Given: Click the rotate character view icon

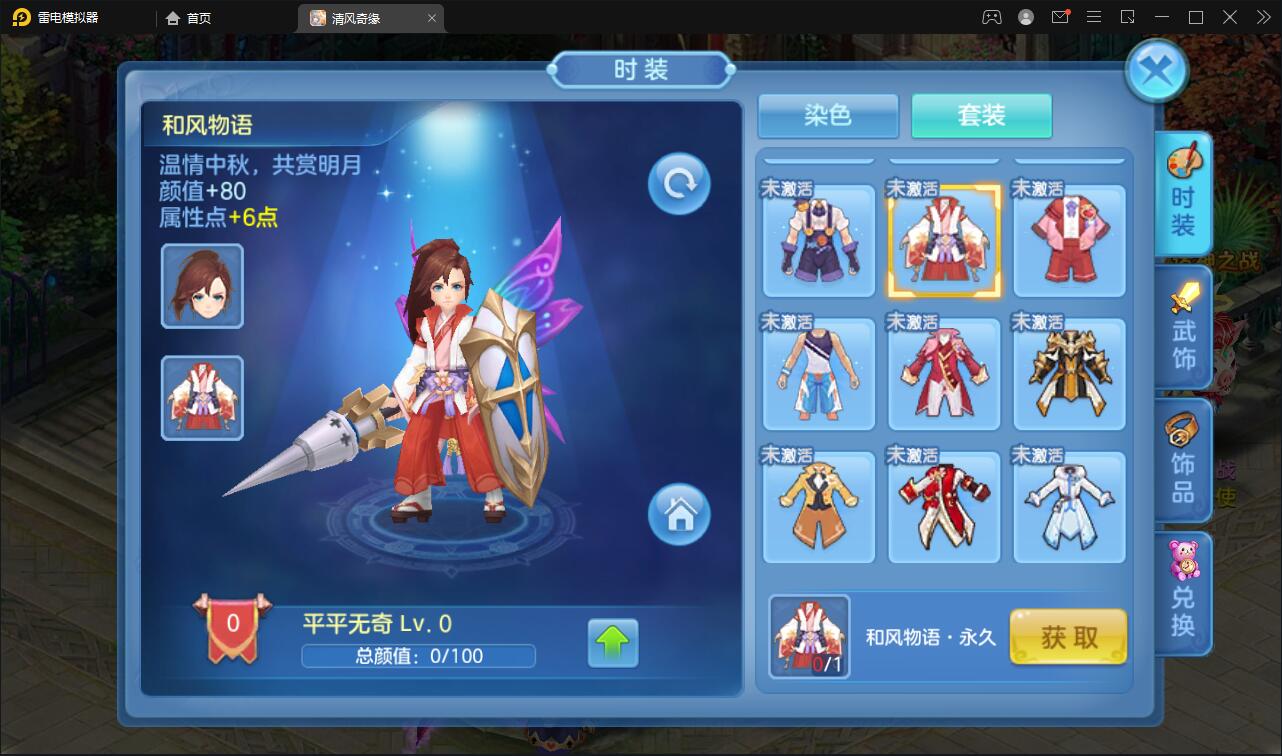Looking at the screenshot, I should [678, 183].
